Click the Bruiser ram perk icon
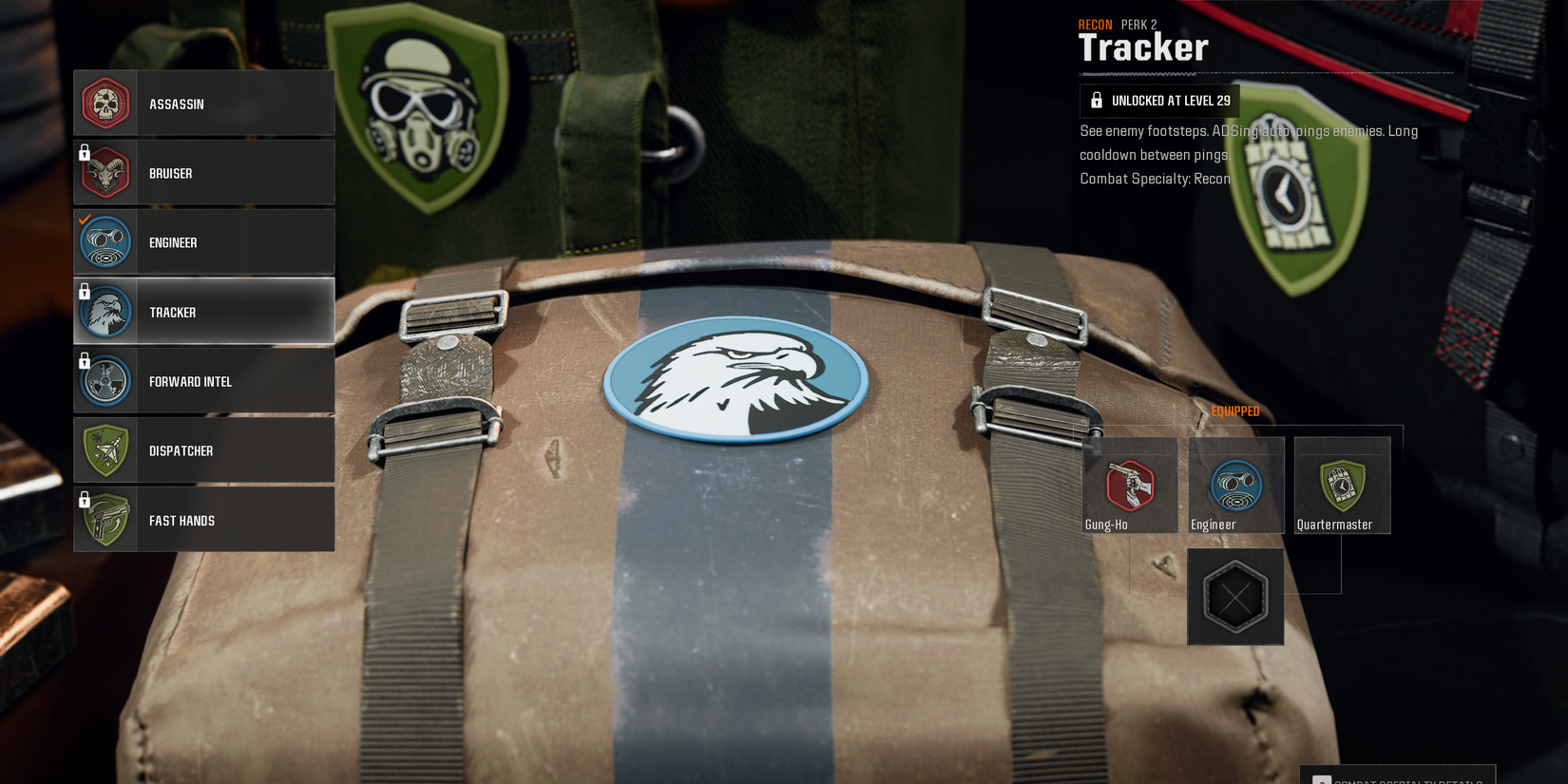 tap(105, 172)
